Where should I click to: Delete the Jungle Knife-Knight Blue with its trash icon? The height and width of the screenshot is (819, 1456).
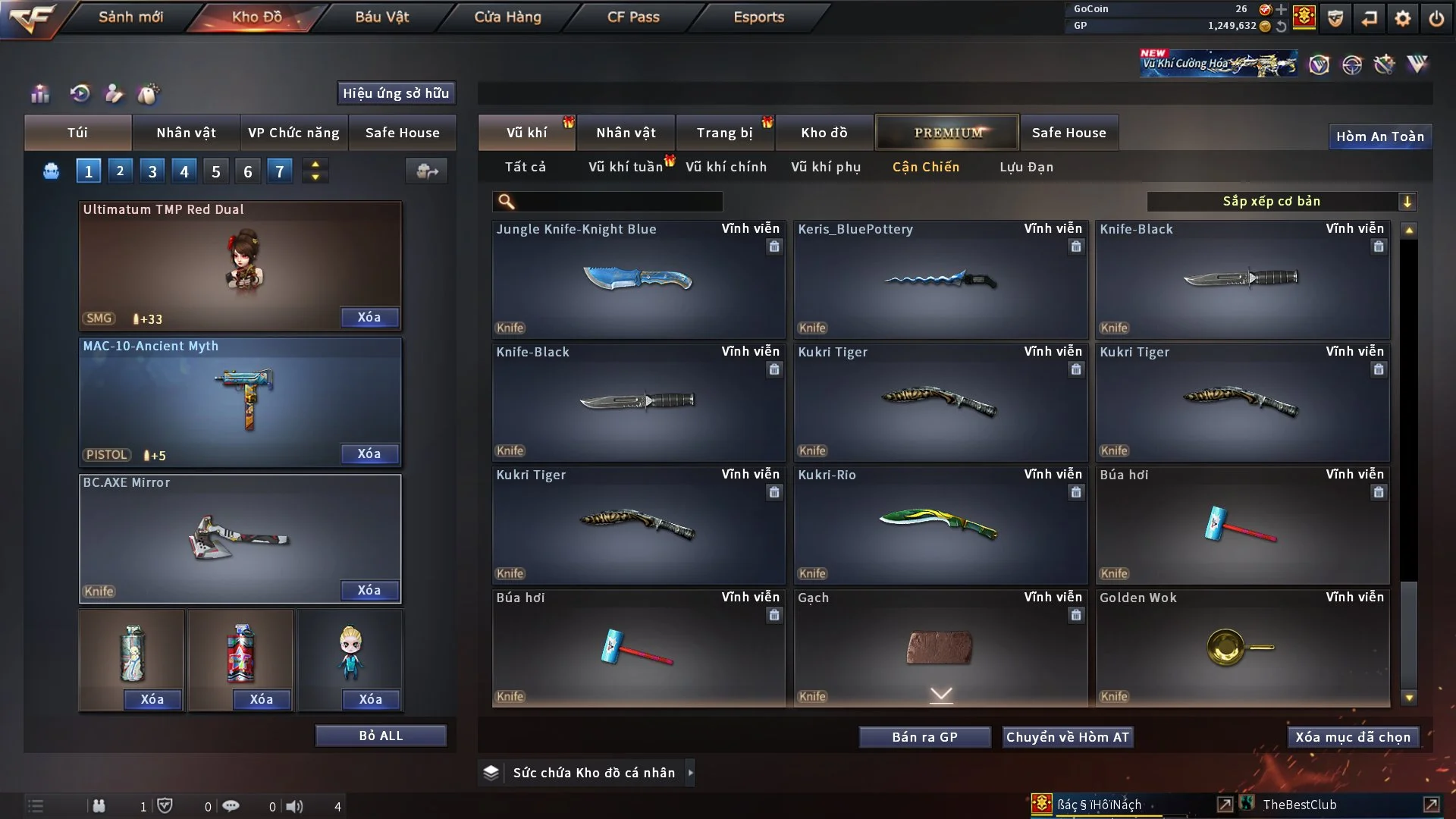click(x=774, y=246)
